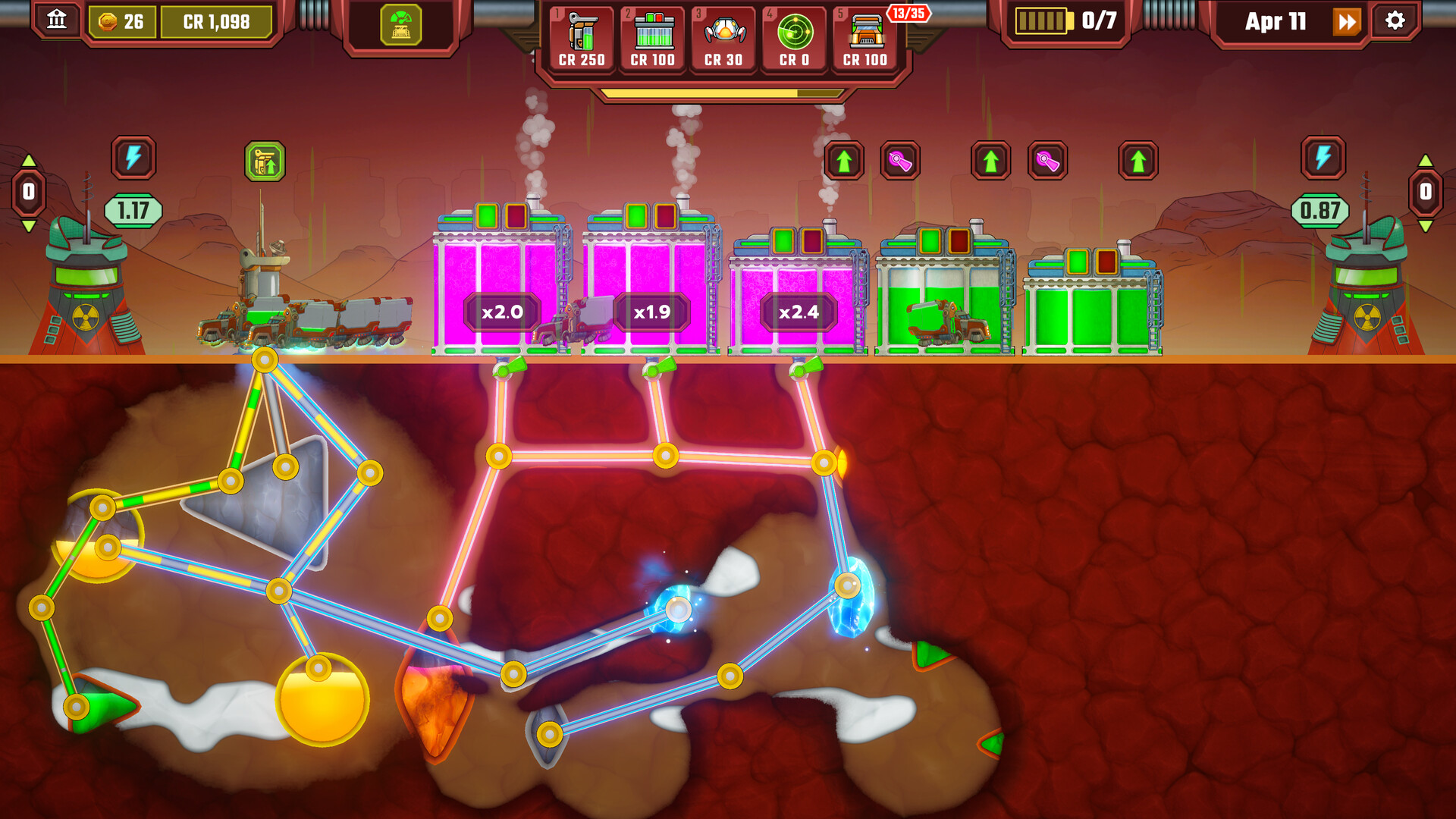
Task: Toggle the green button on the x2.0 silo
Action: [x=487, y=216]
